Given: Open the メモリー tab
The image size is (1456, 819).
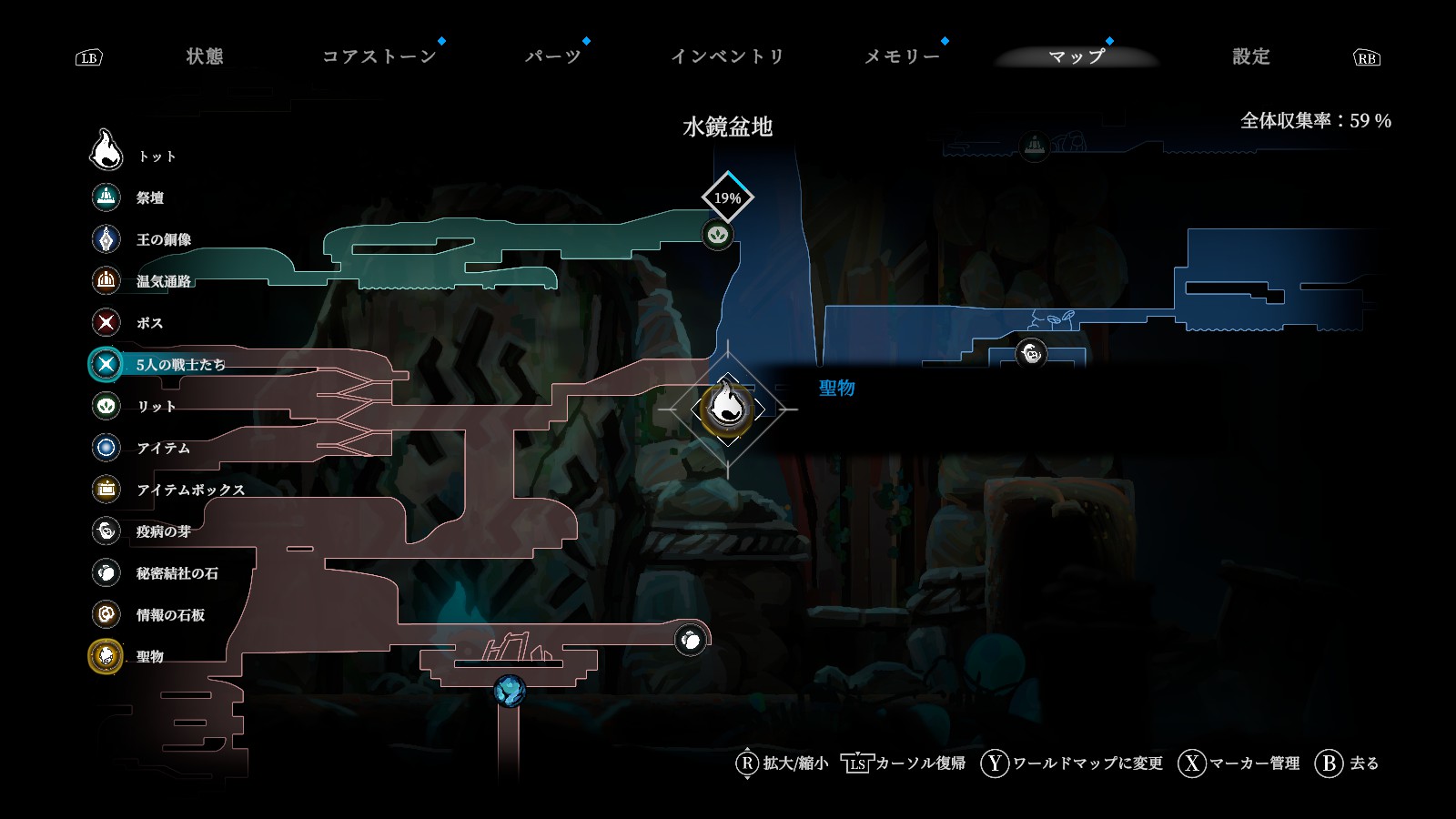Looking at the screenshot, I should tap(901, 56).
